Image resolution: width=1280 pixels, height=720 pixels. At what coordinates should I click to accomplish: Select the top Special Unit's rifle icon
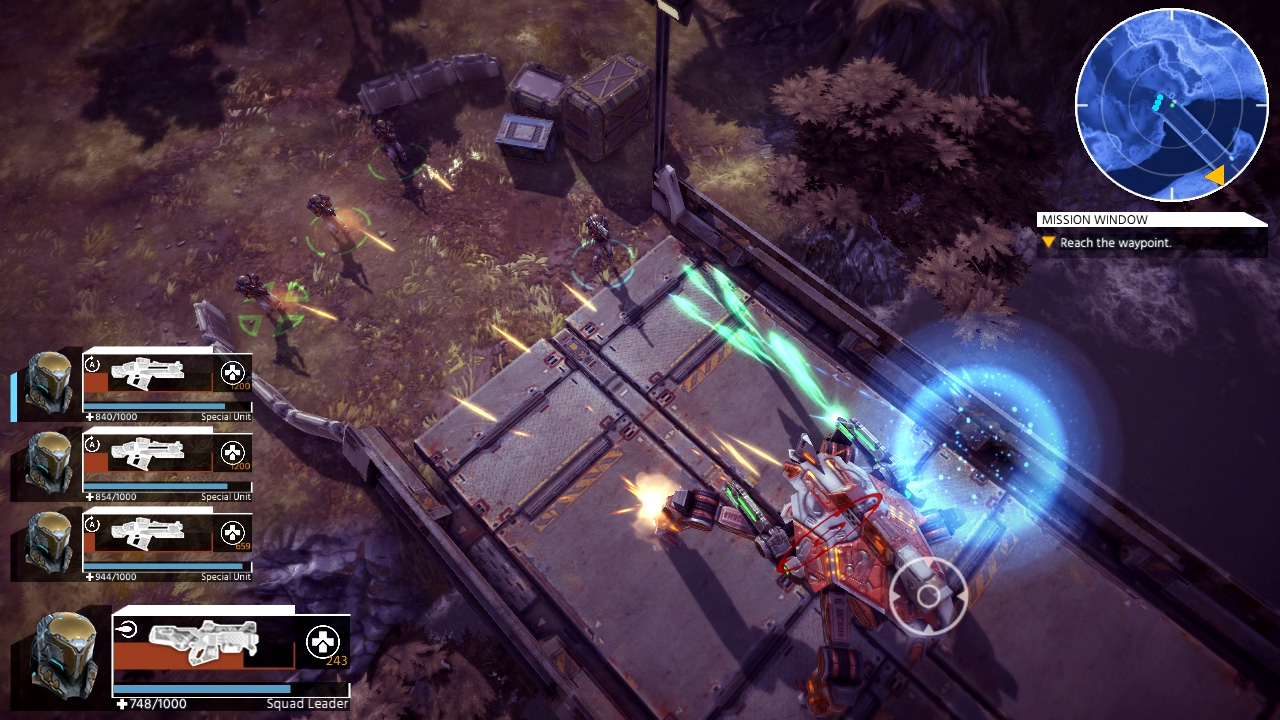[x=148, y=374]
